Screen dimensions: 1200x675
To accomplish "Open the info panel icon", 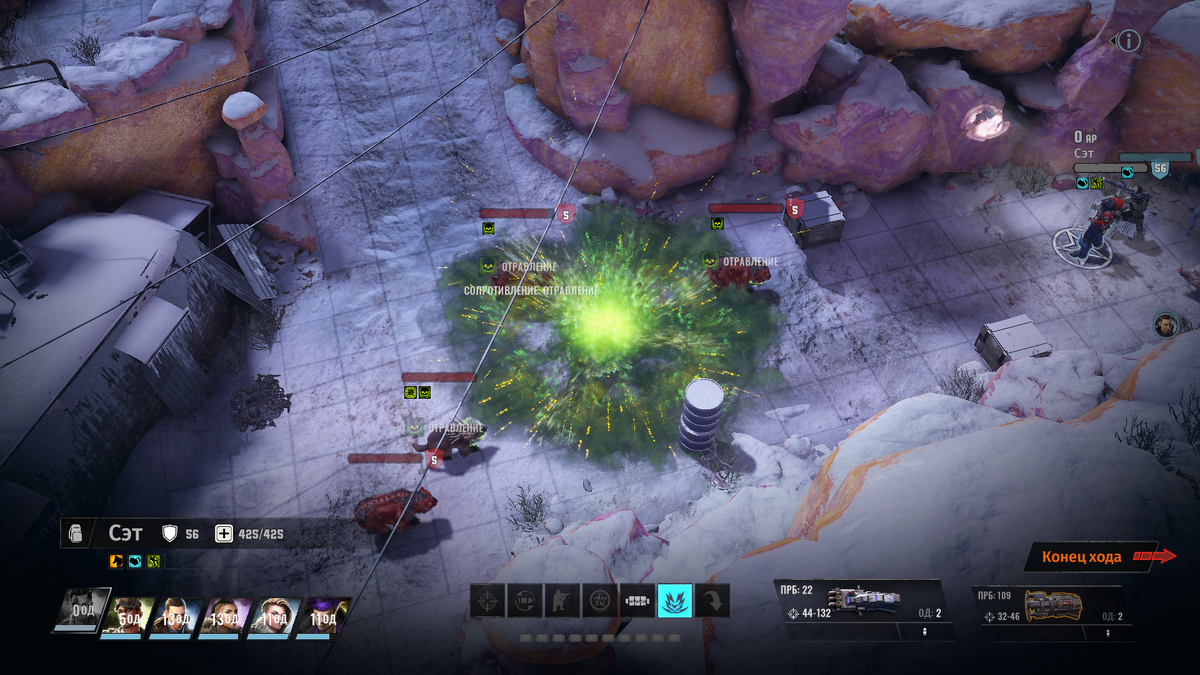I will click(x=1128, y=41).
